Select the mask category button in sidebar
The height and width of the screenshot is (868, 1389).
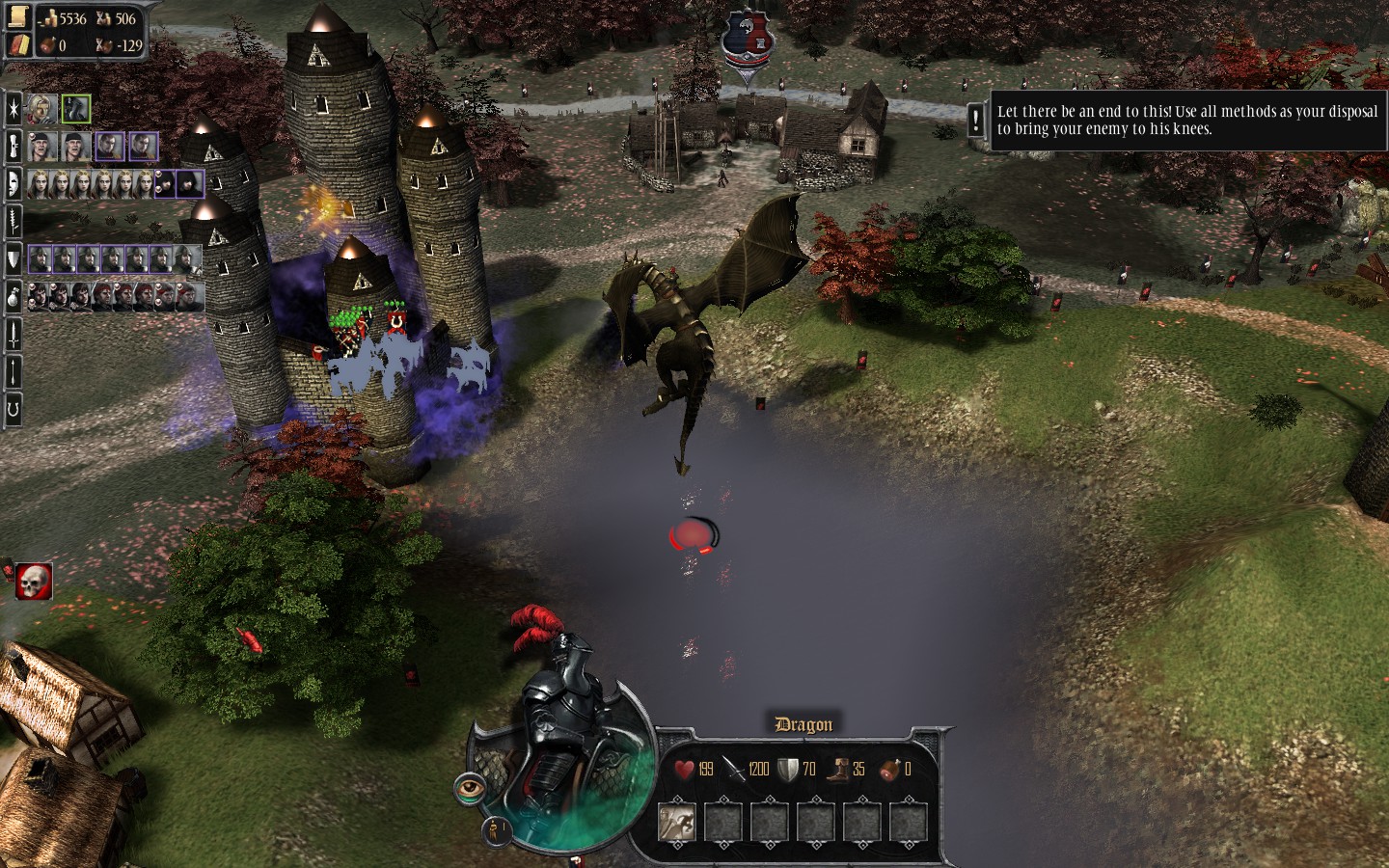[14, 182]
